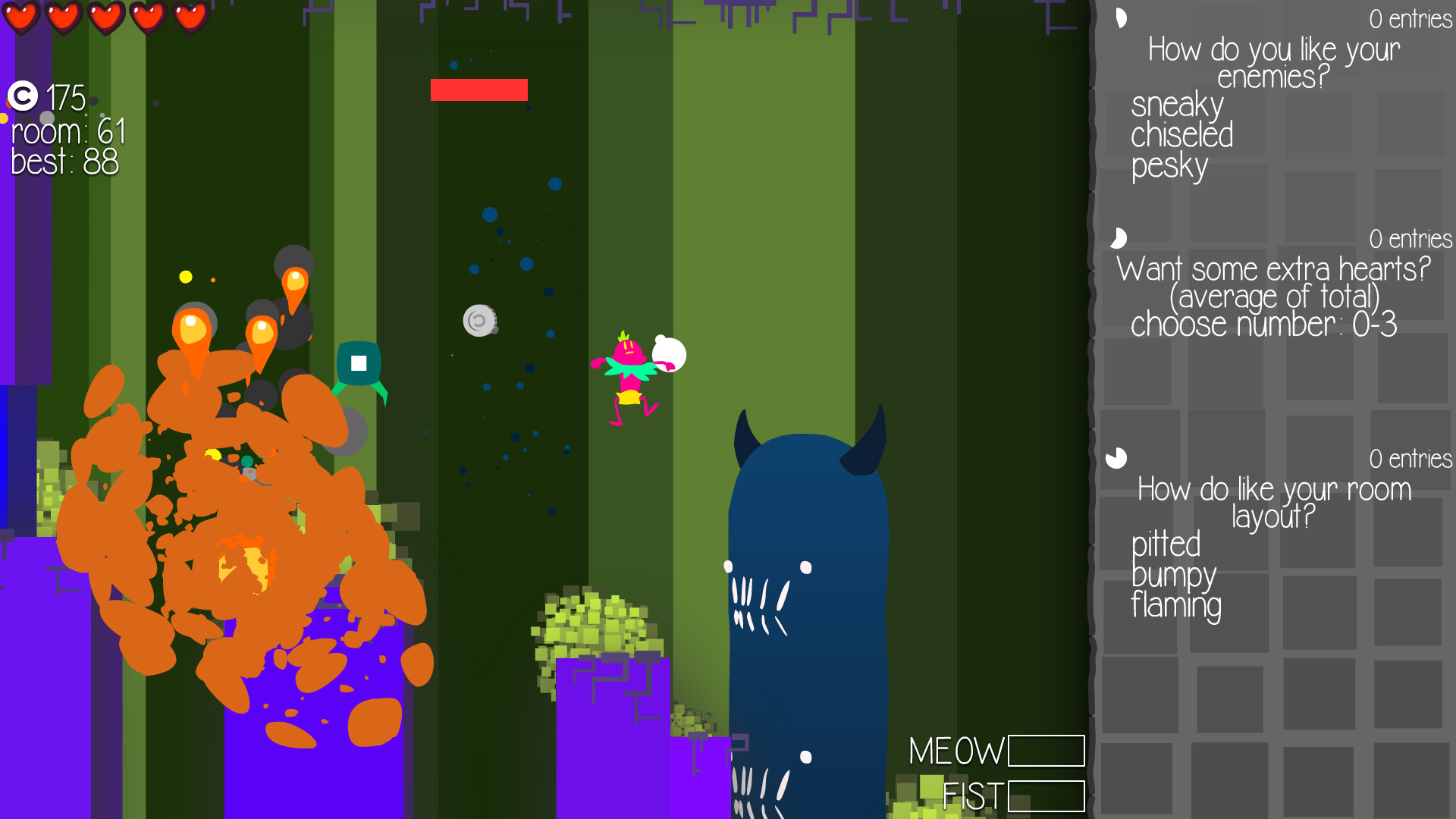Pick the pitted room layout option
Viewport: 1456px width, 819px height.
click(x=1166, y=545)
